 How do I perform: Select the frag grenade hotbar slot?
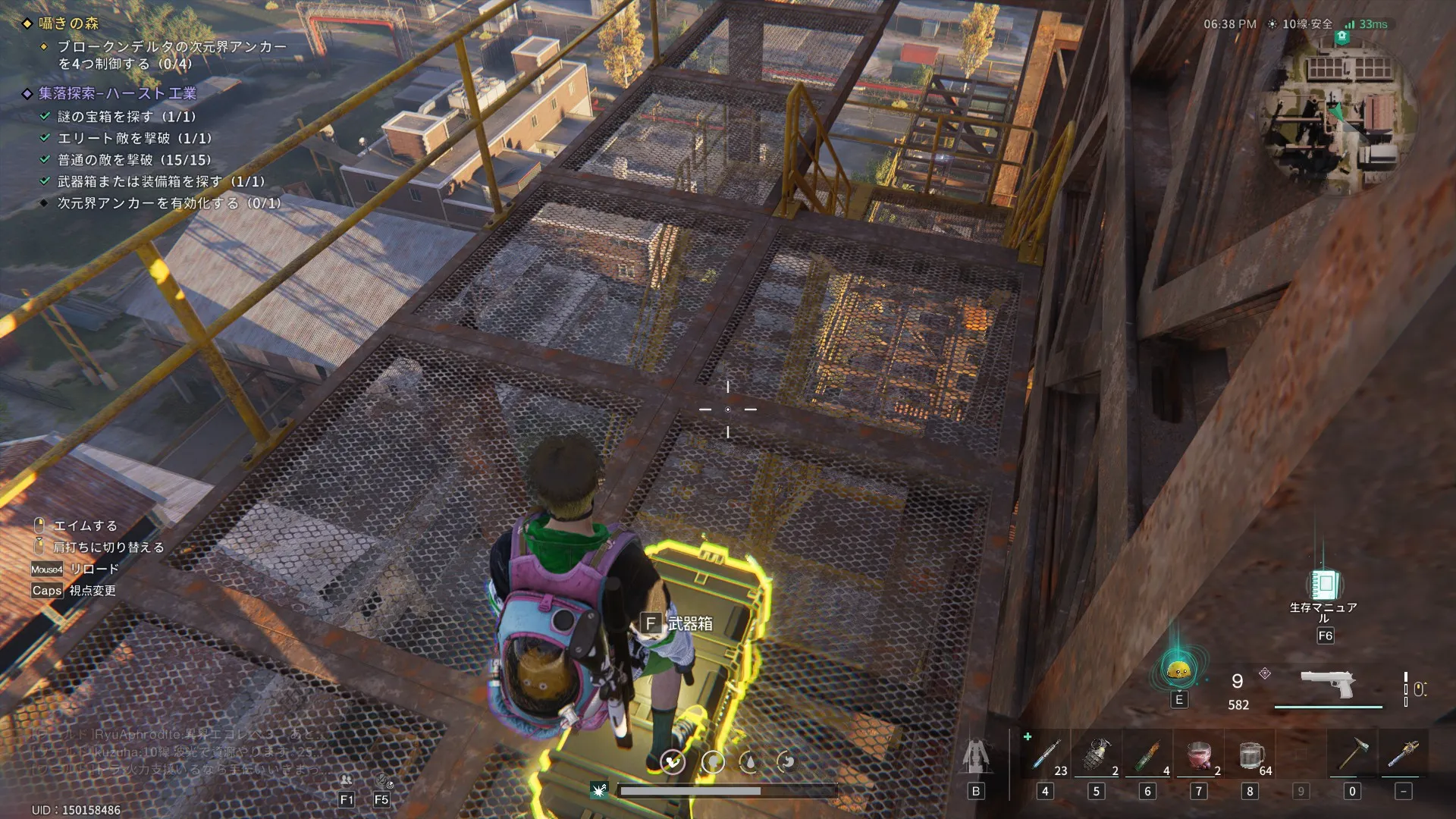coord(1097,755)
